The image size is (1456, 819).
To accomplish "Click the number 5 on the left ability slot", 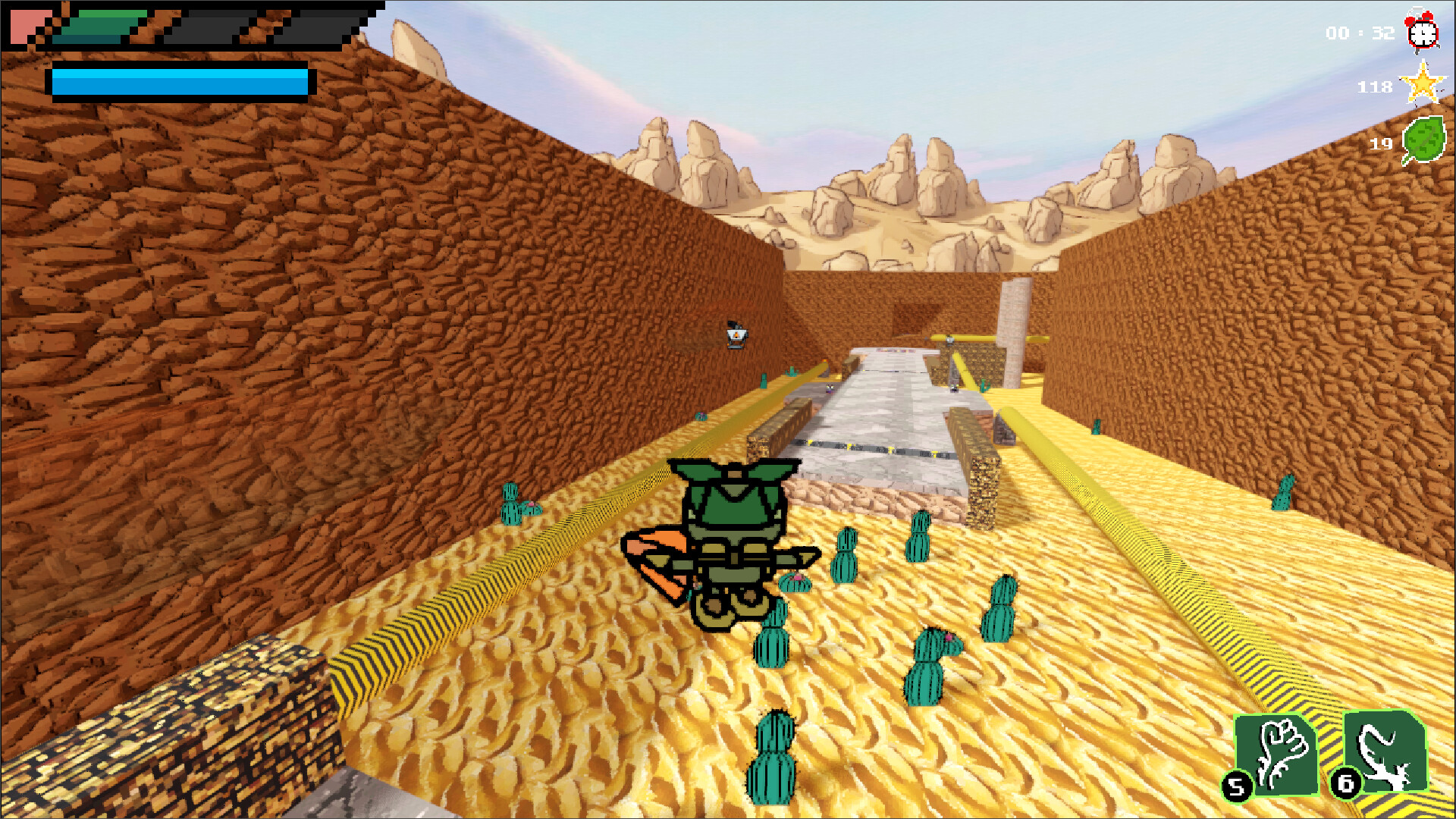I will (x=1237, y=789).
